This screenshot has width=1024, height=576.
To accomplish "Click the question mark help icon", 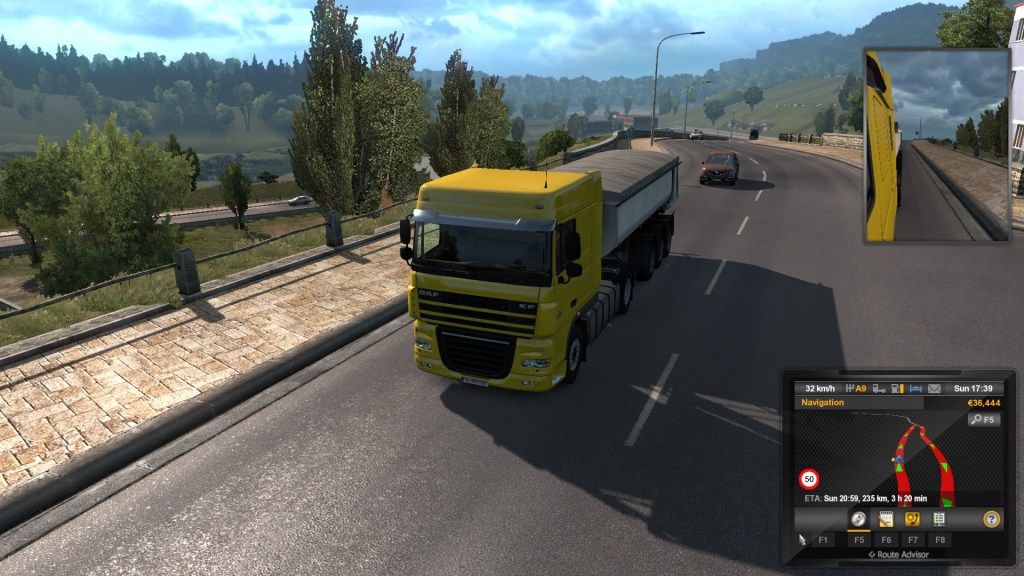I will pos(991,519).
